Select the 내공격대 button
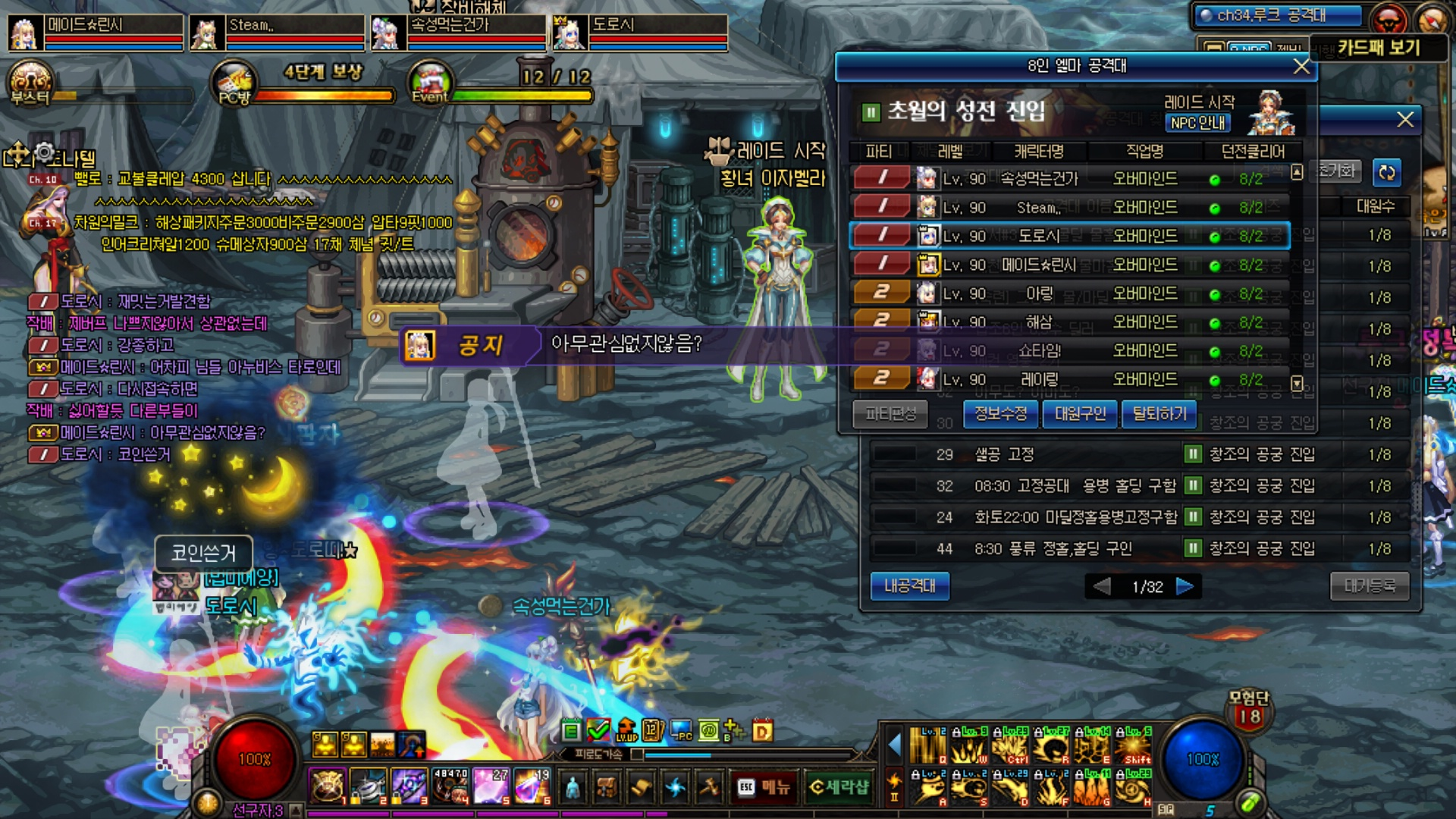This screenshot has height=819, width=1456. (909, 586)
